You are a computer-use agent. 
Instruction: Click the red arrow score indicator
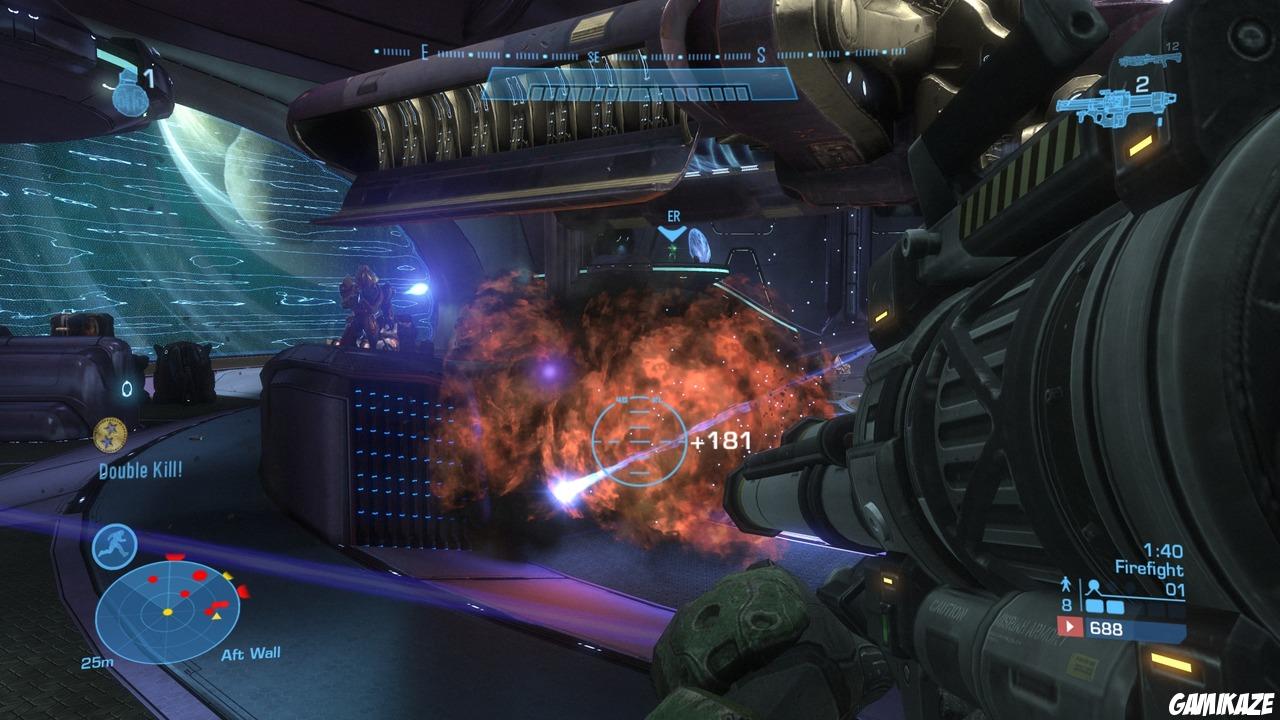point(1069,627)
